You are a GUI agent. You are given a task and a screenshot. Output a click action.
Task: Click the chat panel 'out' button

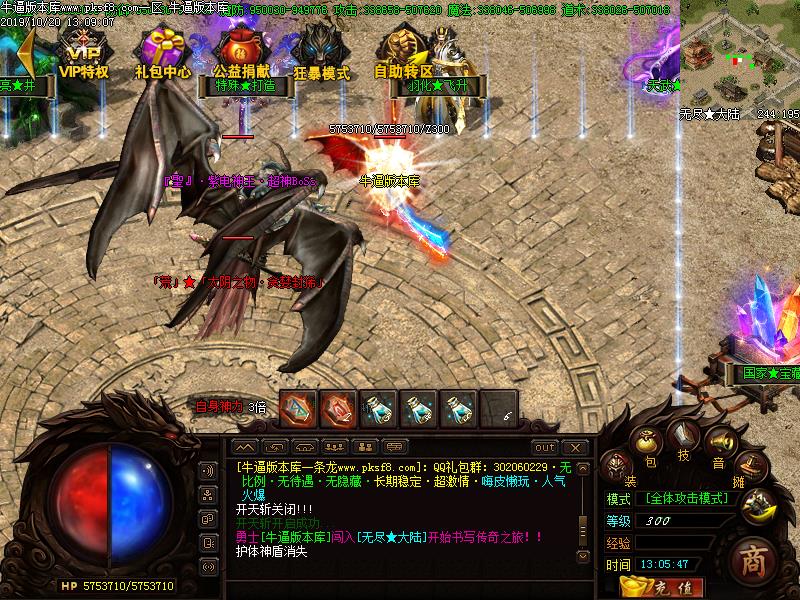tap(544, 447)
